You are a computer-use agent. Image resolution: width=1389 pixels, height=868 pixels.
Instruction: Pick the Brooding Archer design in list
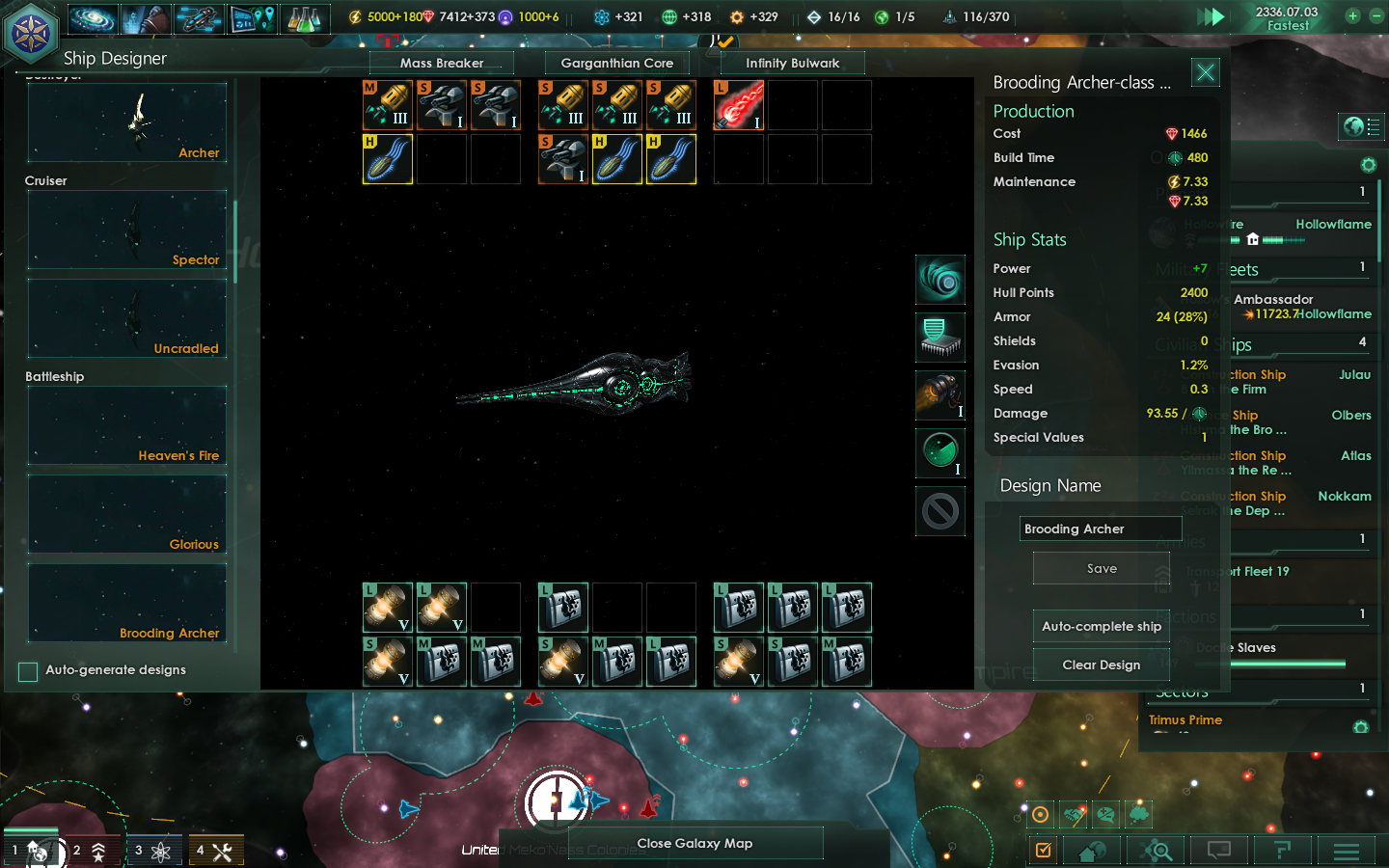127,603
